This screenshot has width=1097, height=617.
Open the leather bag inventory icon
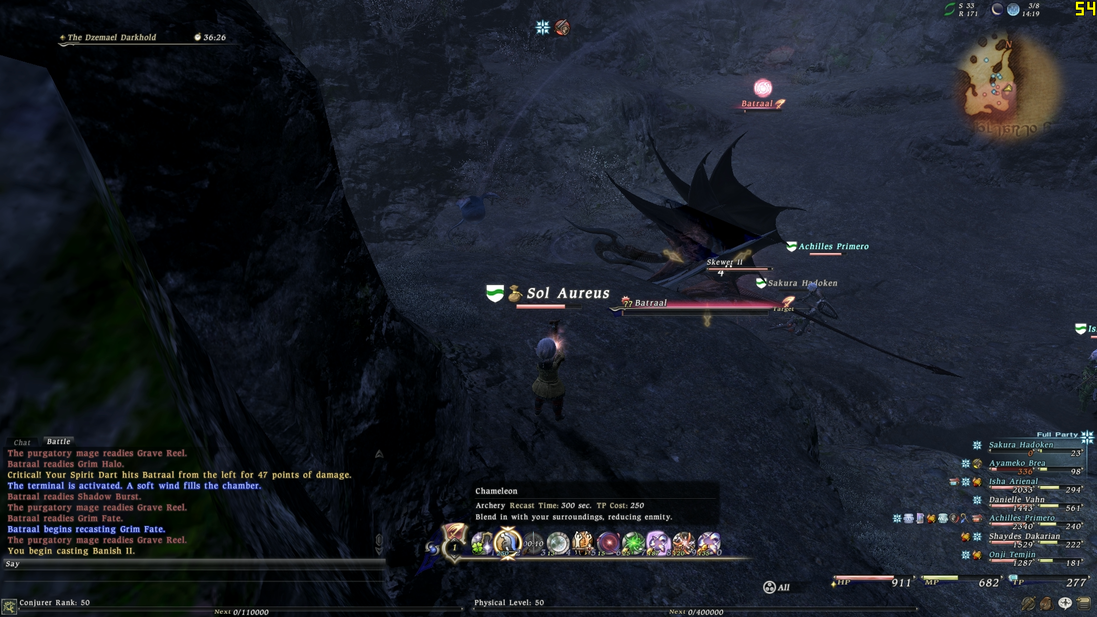[1046, 604]
